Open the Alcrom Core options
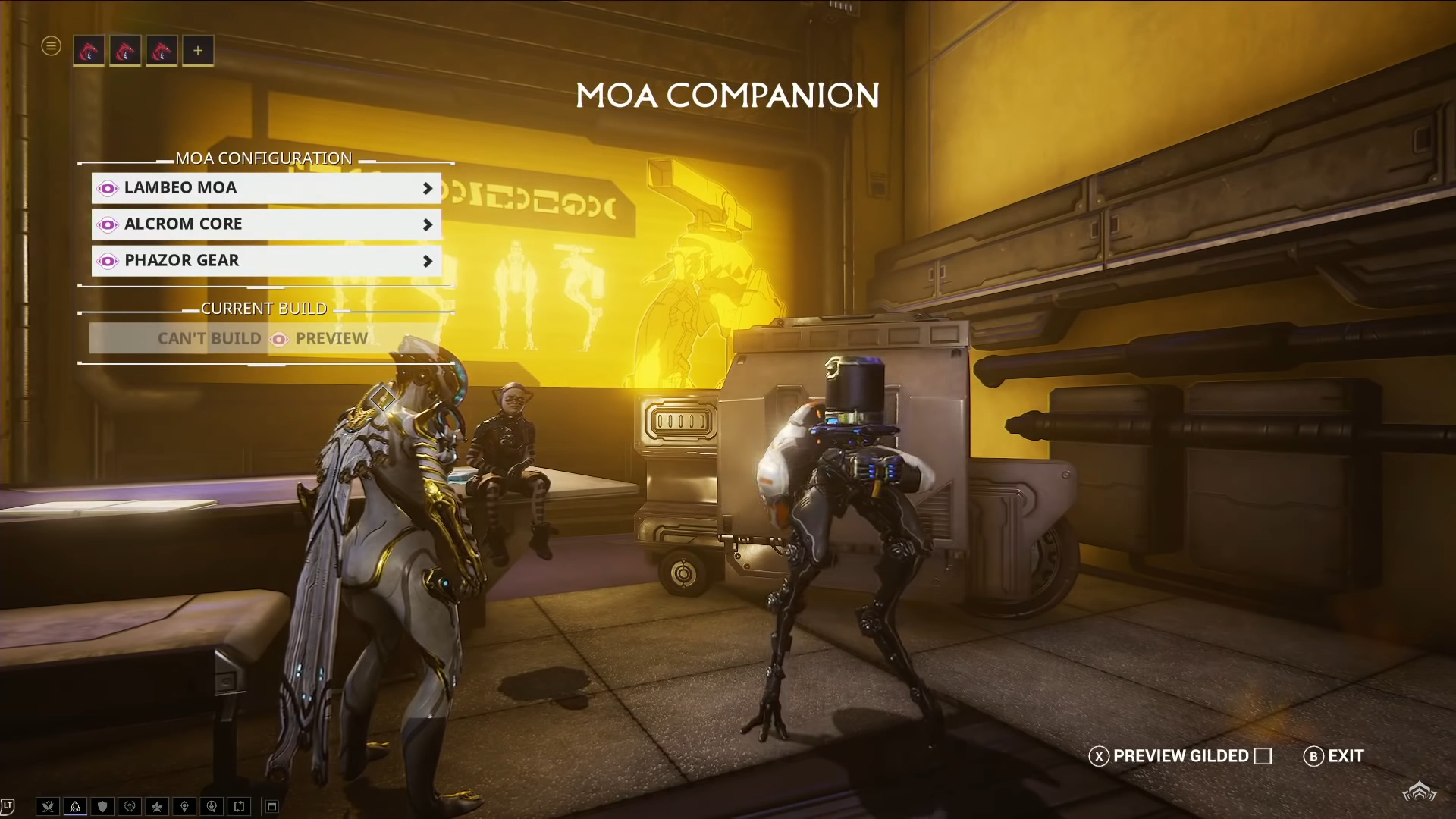The width and height of the screenshot is (1456, 819). click(265, 224)
